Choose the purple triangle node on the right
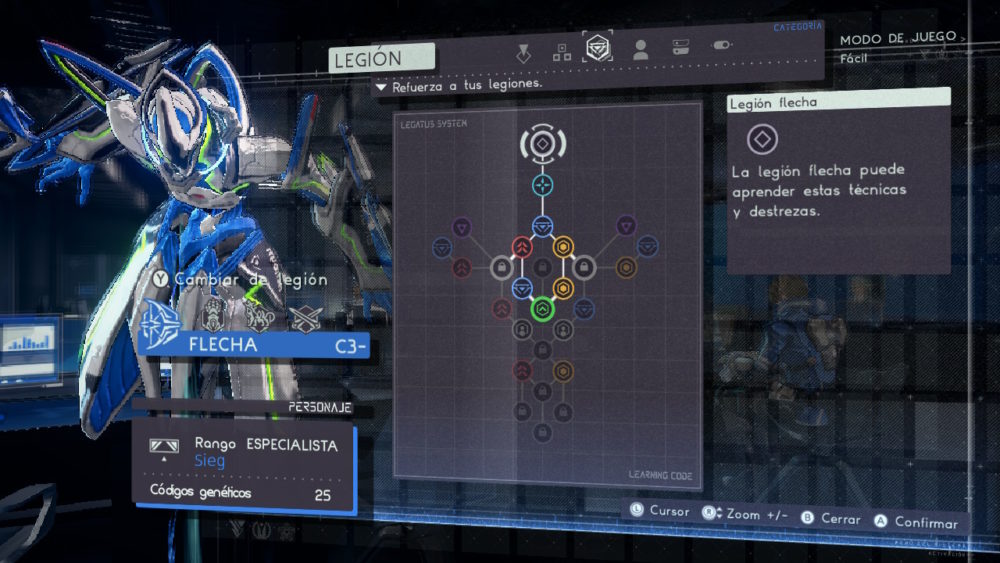This screenshot has height=563, width=1000. tap(626, 226)
